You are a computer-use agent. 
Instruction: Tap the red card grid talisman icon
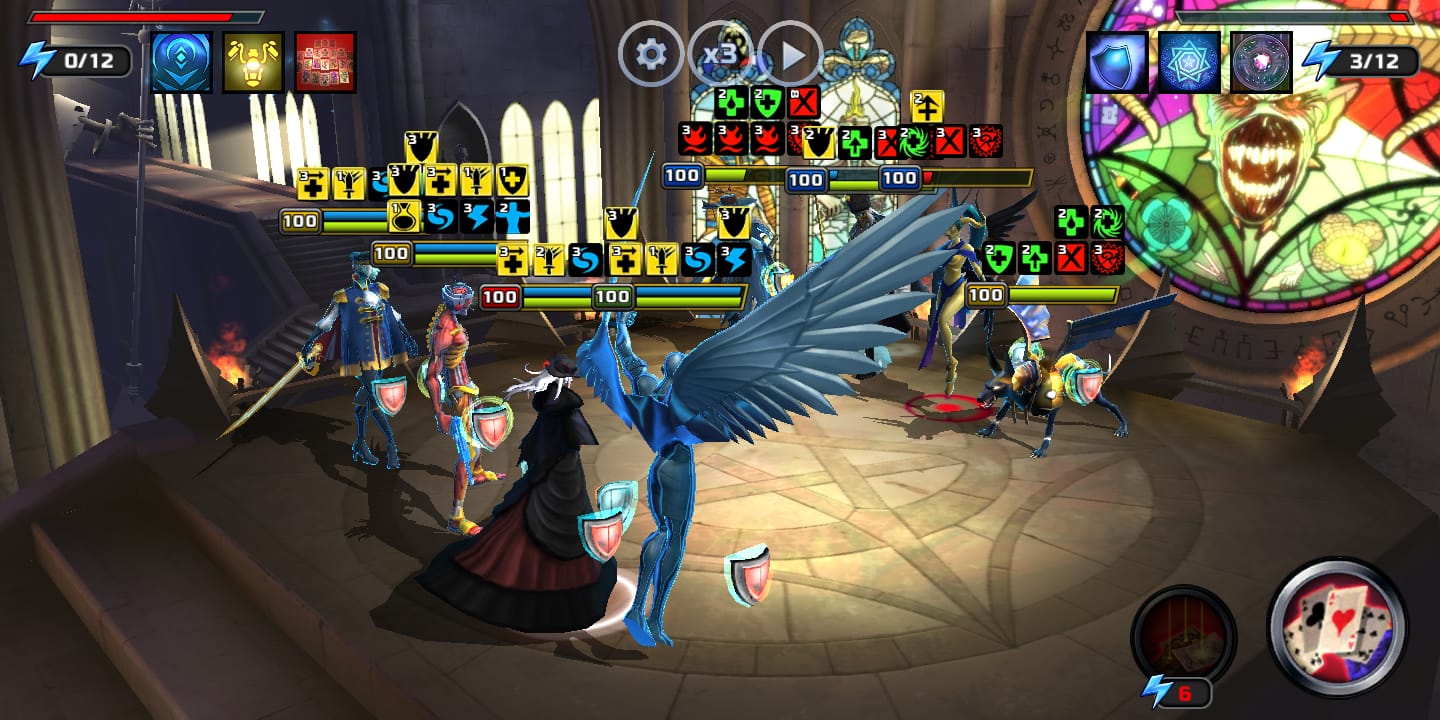pyautogui.click(x=326, y=62)
